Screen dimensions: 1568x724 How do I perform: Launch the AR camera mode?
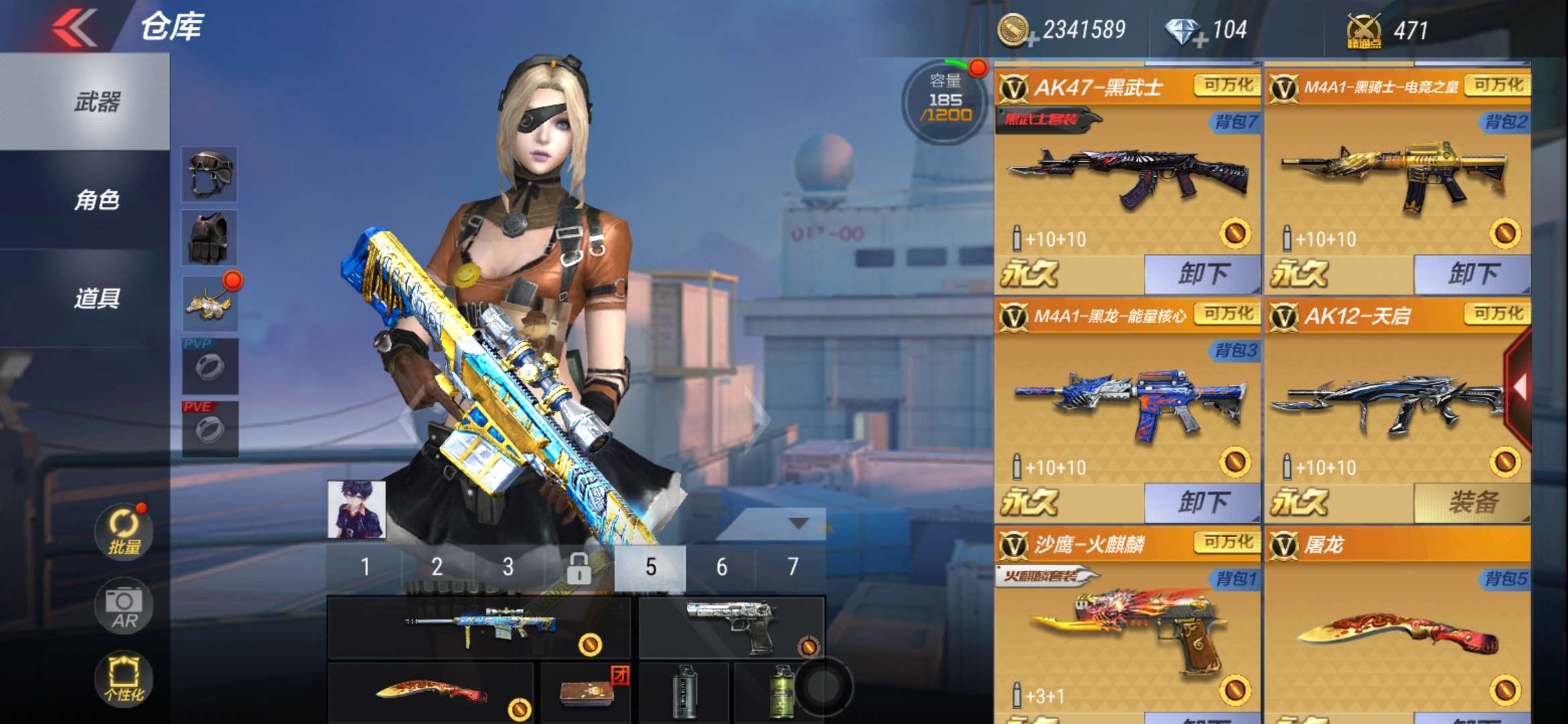[124, 606]
